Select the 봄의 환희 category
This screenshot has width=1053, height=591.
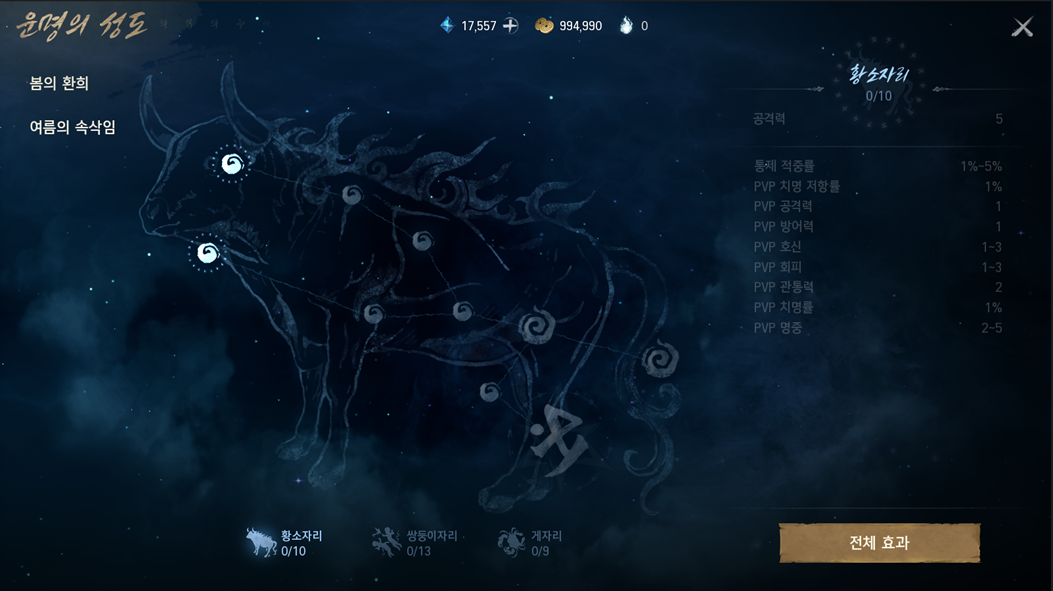pyautogui.click(x=59, y=84)
